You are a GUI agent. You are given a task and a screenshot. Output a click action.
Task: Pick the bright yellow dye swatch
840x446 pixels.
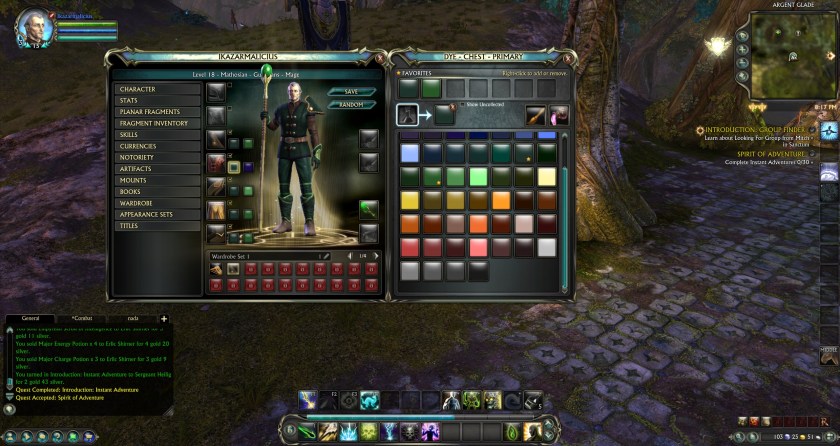pos(409,200)
